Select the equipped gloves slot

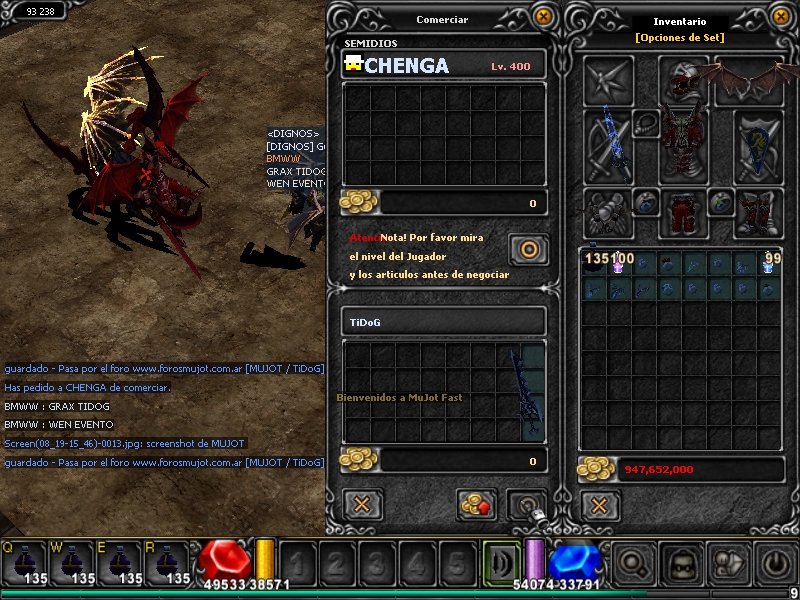point(608,211)
